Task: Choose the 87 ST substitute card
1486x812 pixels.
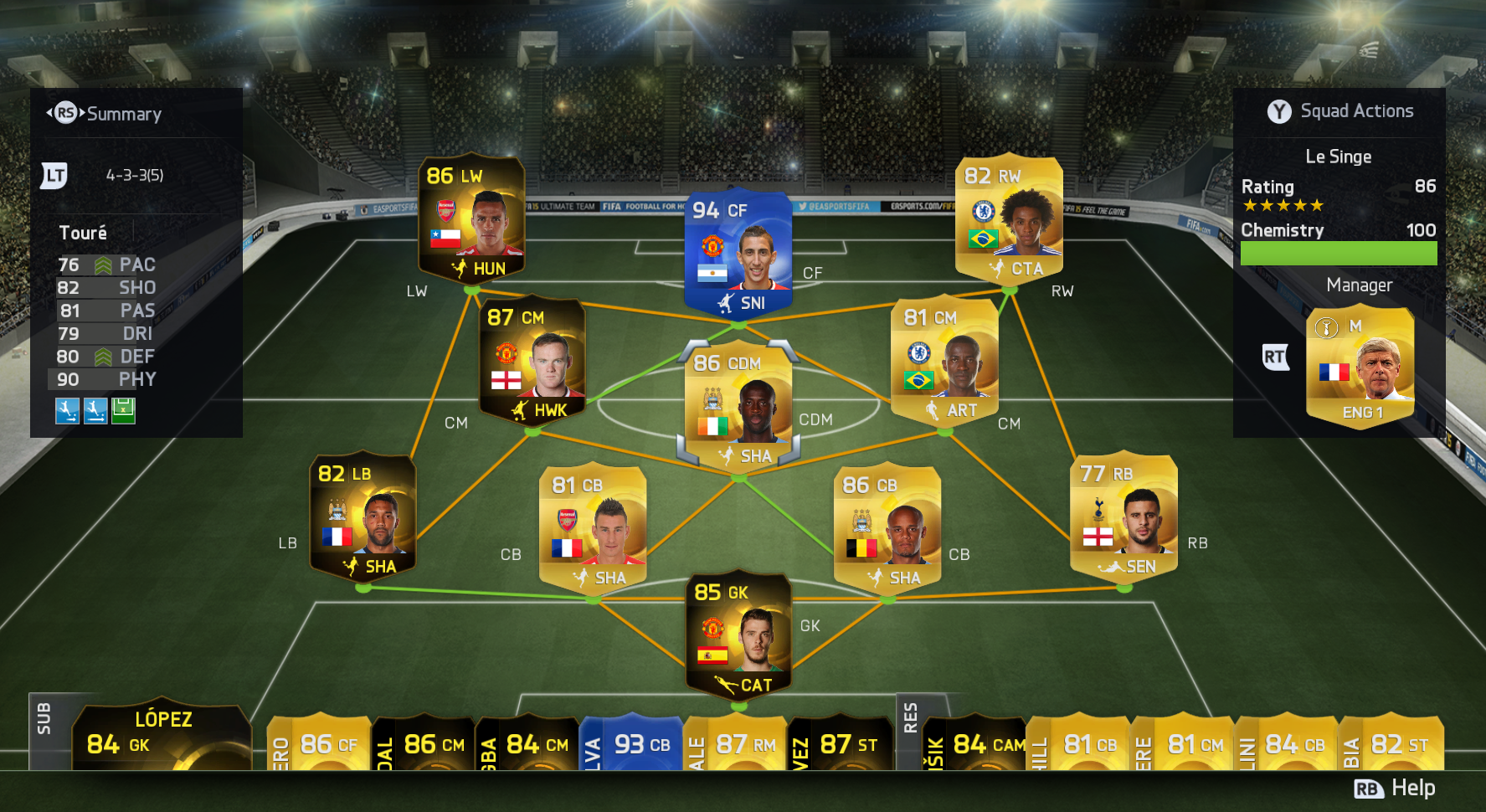Action: pos(840,743)
